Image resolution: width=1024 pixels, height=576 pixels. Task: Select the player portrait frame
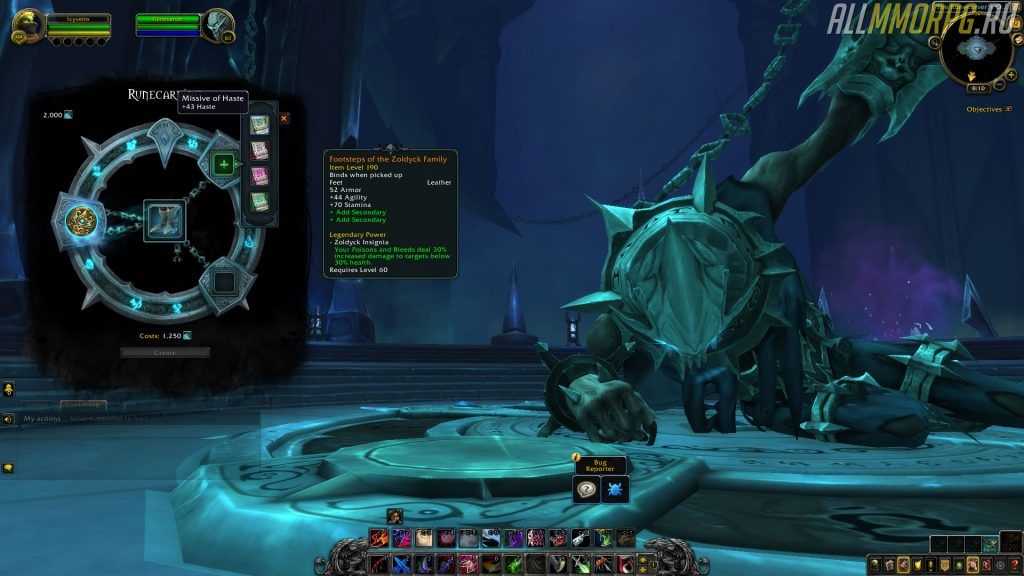point(27,22)
